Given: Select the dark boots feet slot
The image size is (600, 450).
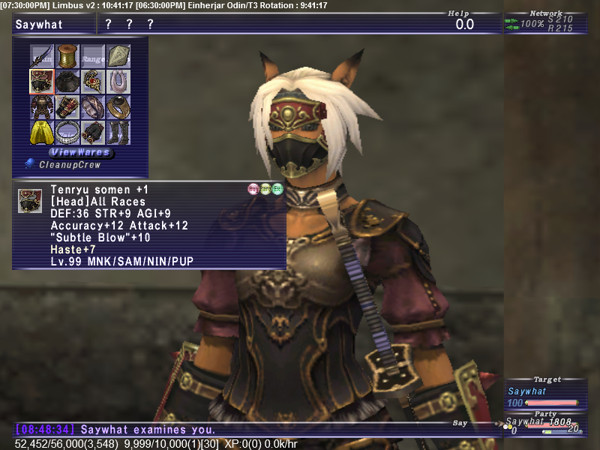Looking at the screenshot, I should (117, 132).
